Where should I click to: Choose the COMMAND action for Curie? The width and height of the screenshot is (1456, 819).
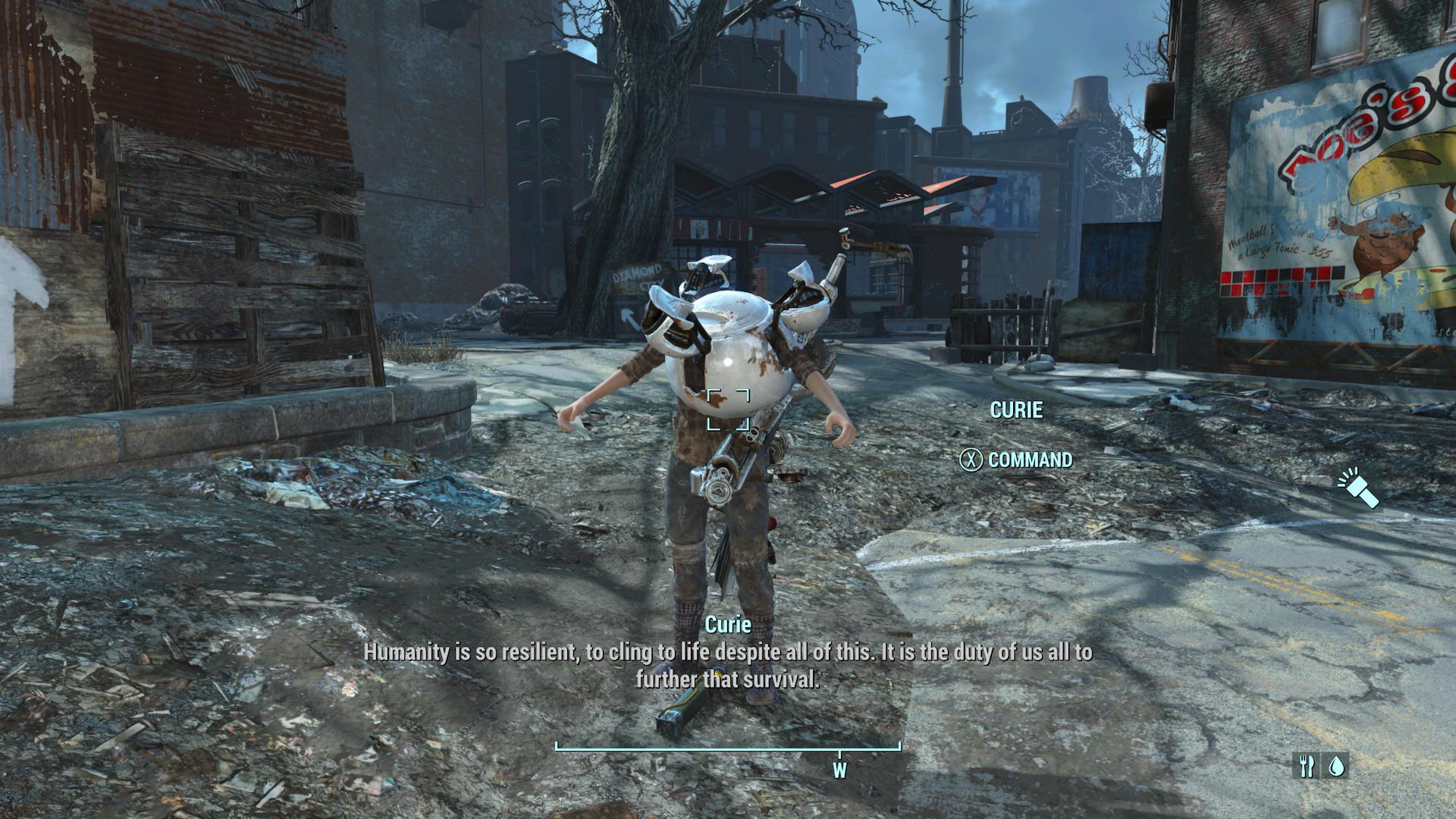pyautogui.click(x=1016, y=460)
